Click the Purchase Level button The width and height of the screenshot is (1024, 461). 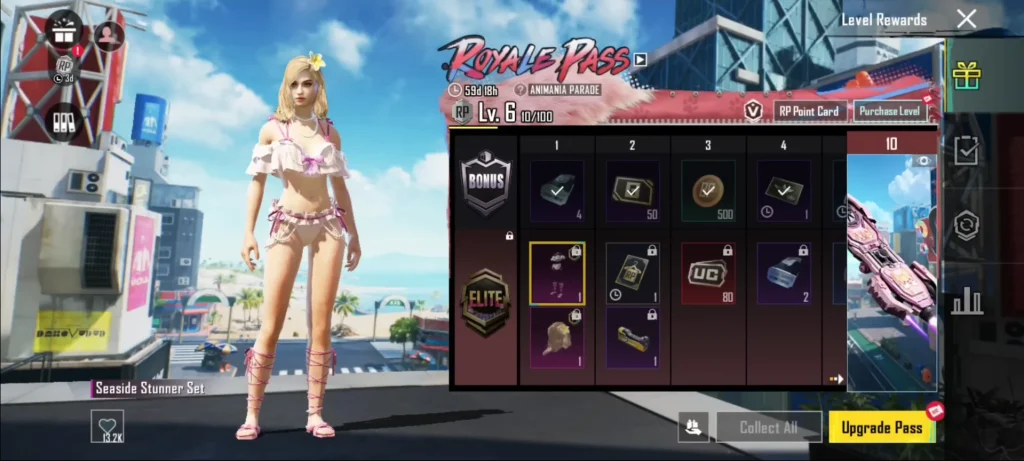click(890, 111)
